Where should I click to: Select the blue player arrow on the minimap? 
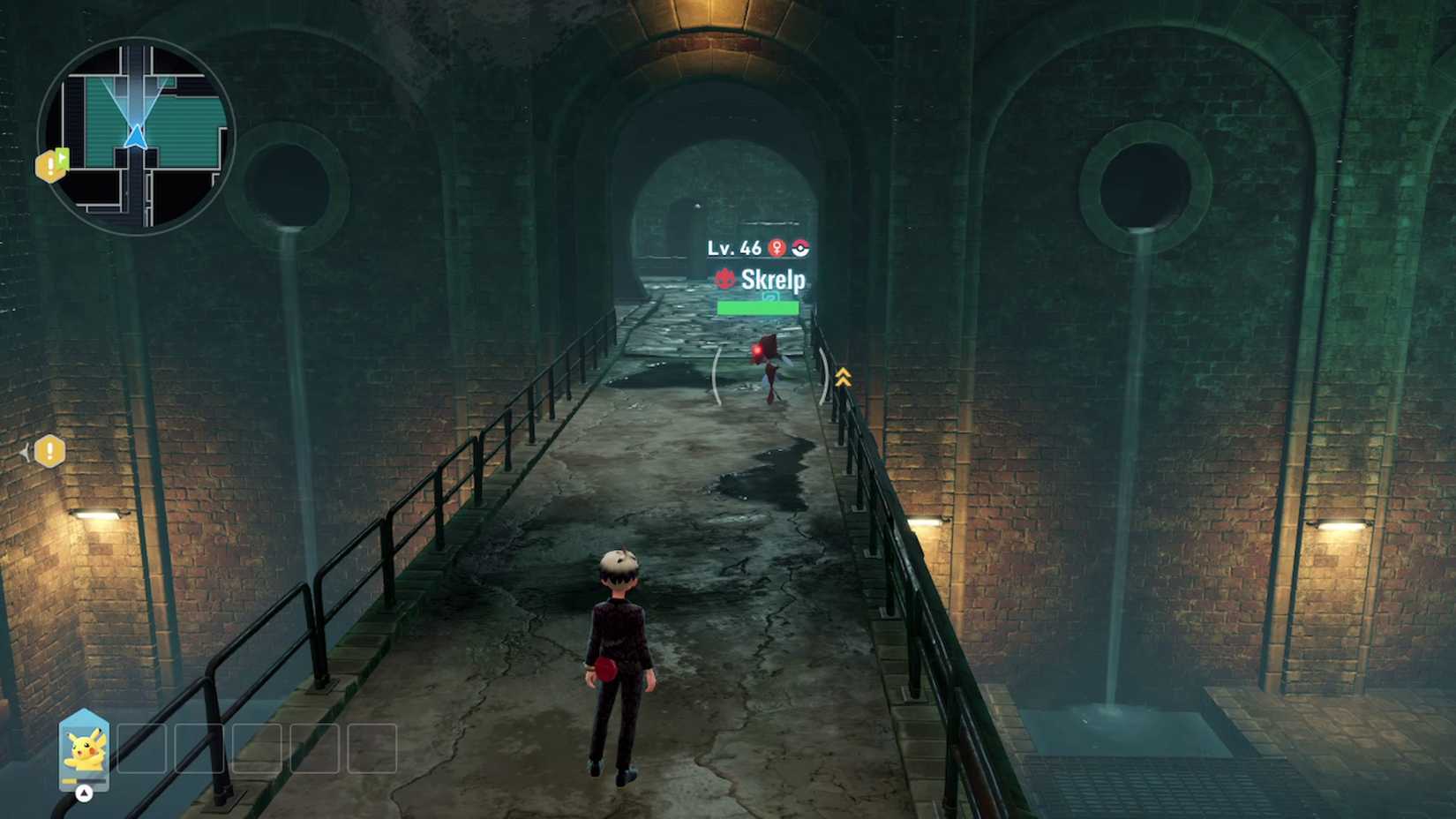137,137
